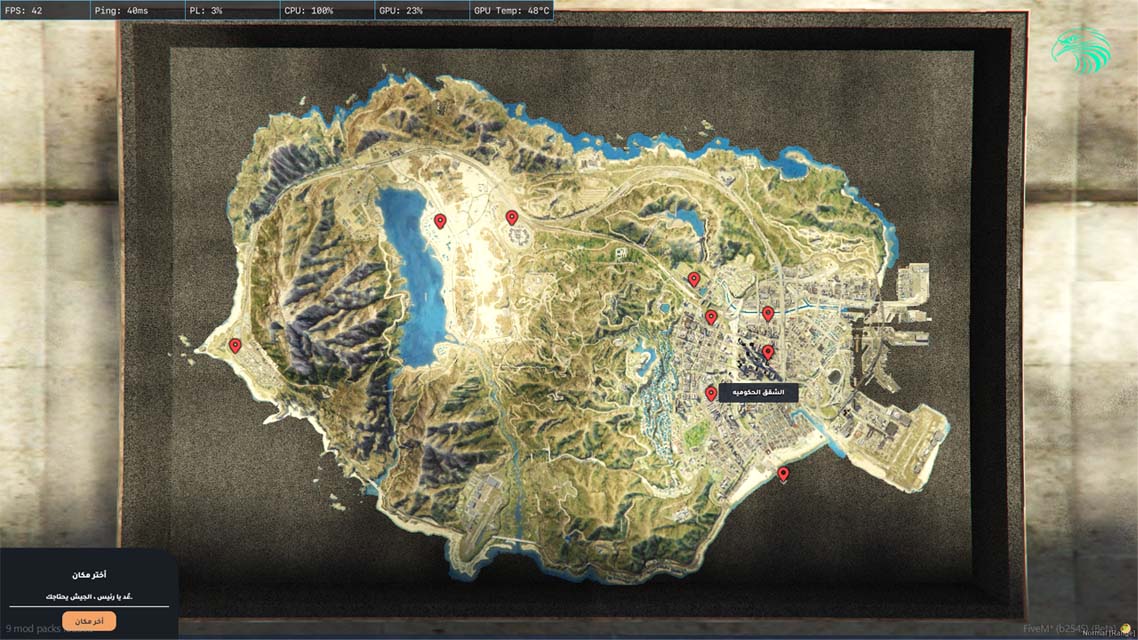This screenshot has width=1138, height=640.
Task: Select the الشقق الحكومية spawn marker
Action: [711, 394]
